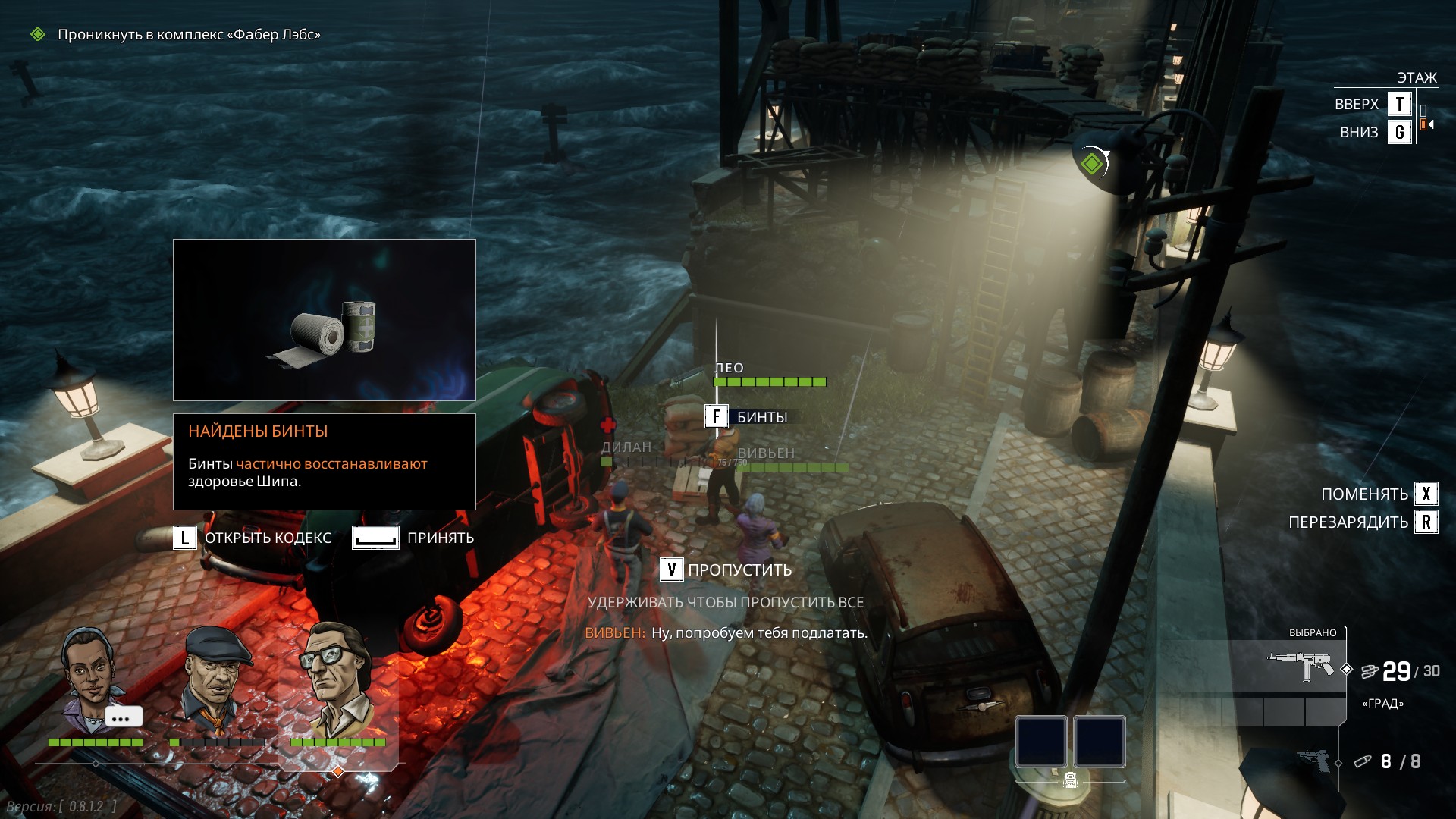
Task: View the bandages item preview image
Action: point(325,320)
